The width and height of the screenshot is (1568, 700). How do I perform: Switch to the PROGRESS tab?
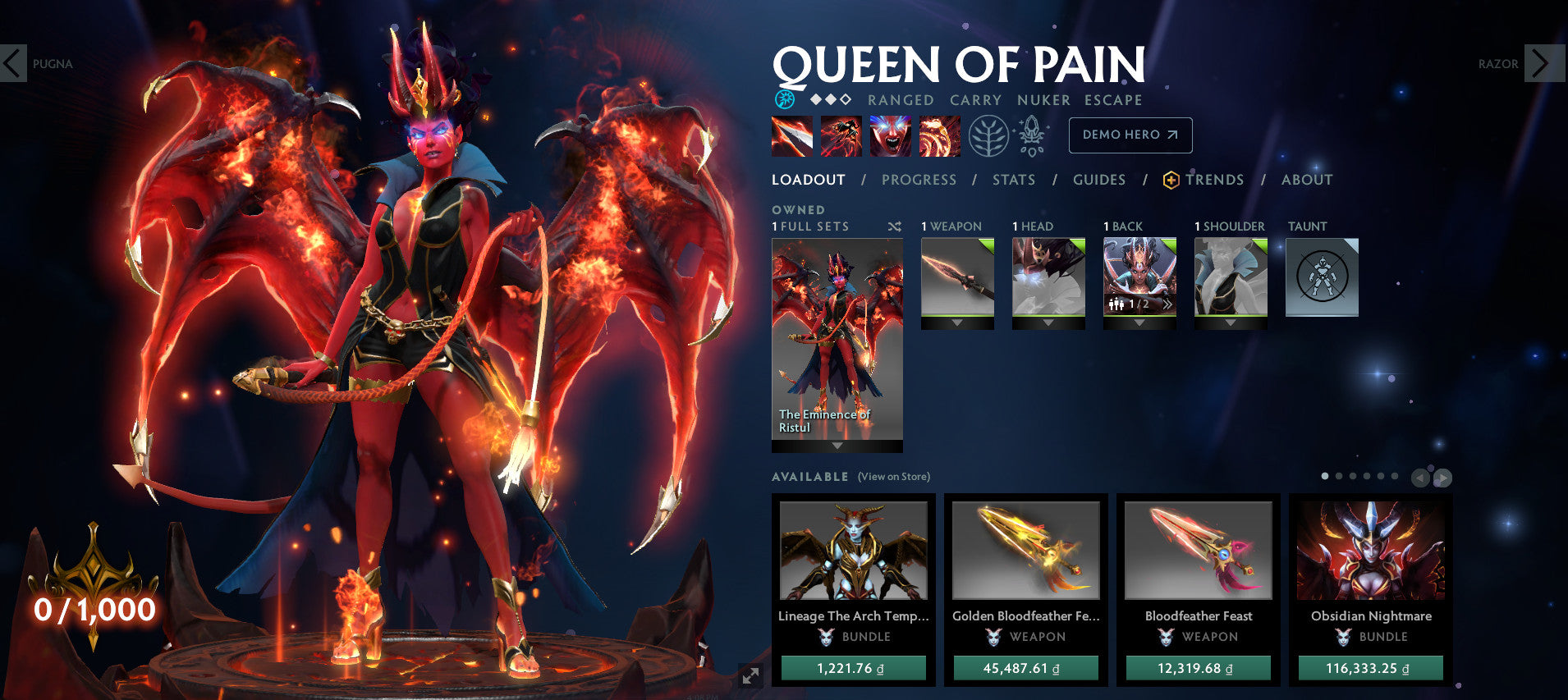pyautogui.click(x=919, y=180)
